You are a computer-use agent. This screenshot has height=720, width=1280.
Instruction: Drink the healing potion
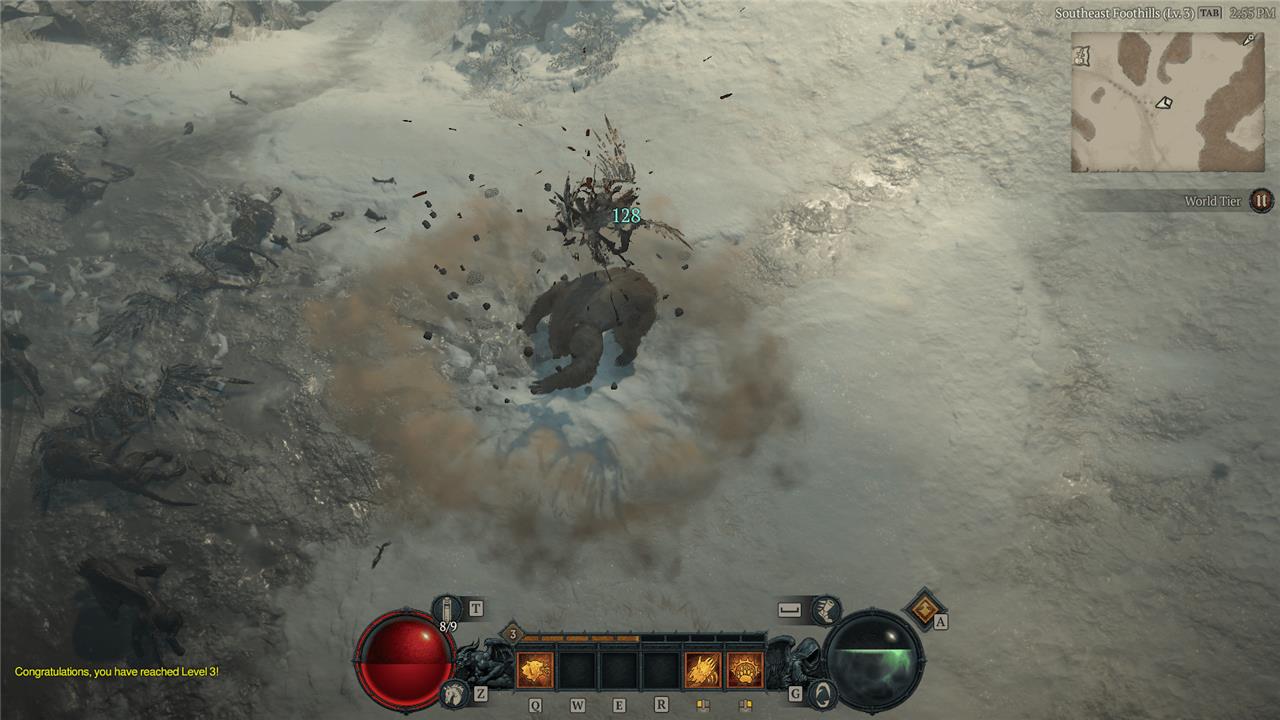tap(447, 608)
